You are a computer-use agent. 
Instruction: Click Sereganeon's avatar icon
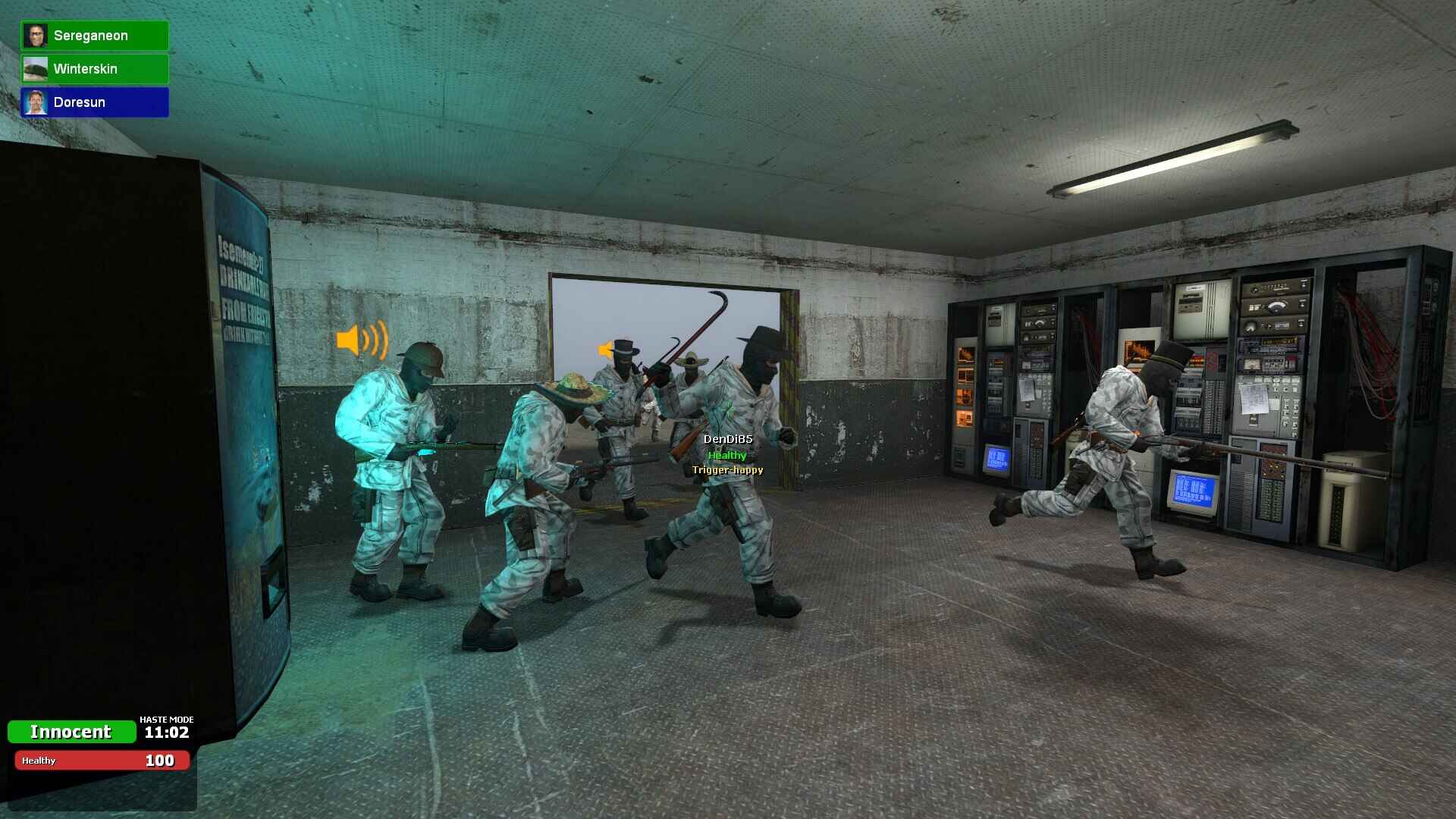click(x=36, y=35)
